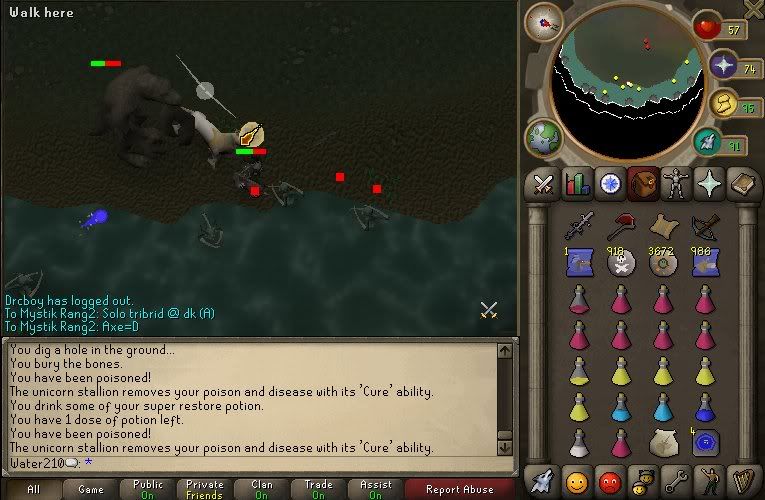Screen dimensions: 765x500
Task: Select the Clan chat tab
Action: click(x=262, y=489)
